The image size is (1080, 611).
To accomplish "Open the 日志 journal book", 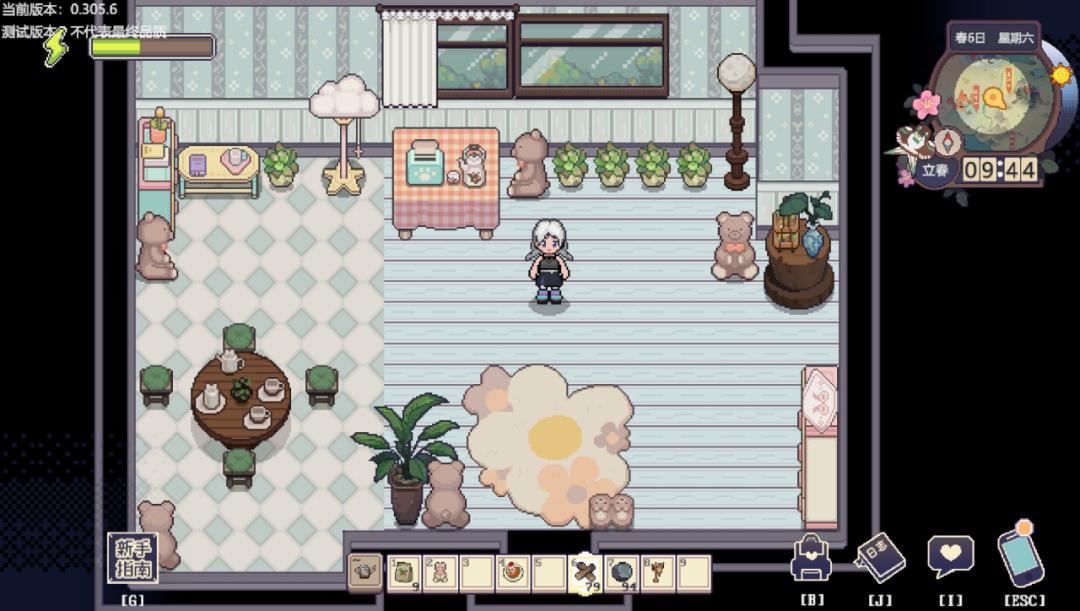I will 880,560.
